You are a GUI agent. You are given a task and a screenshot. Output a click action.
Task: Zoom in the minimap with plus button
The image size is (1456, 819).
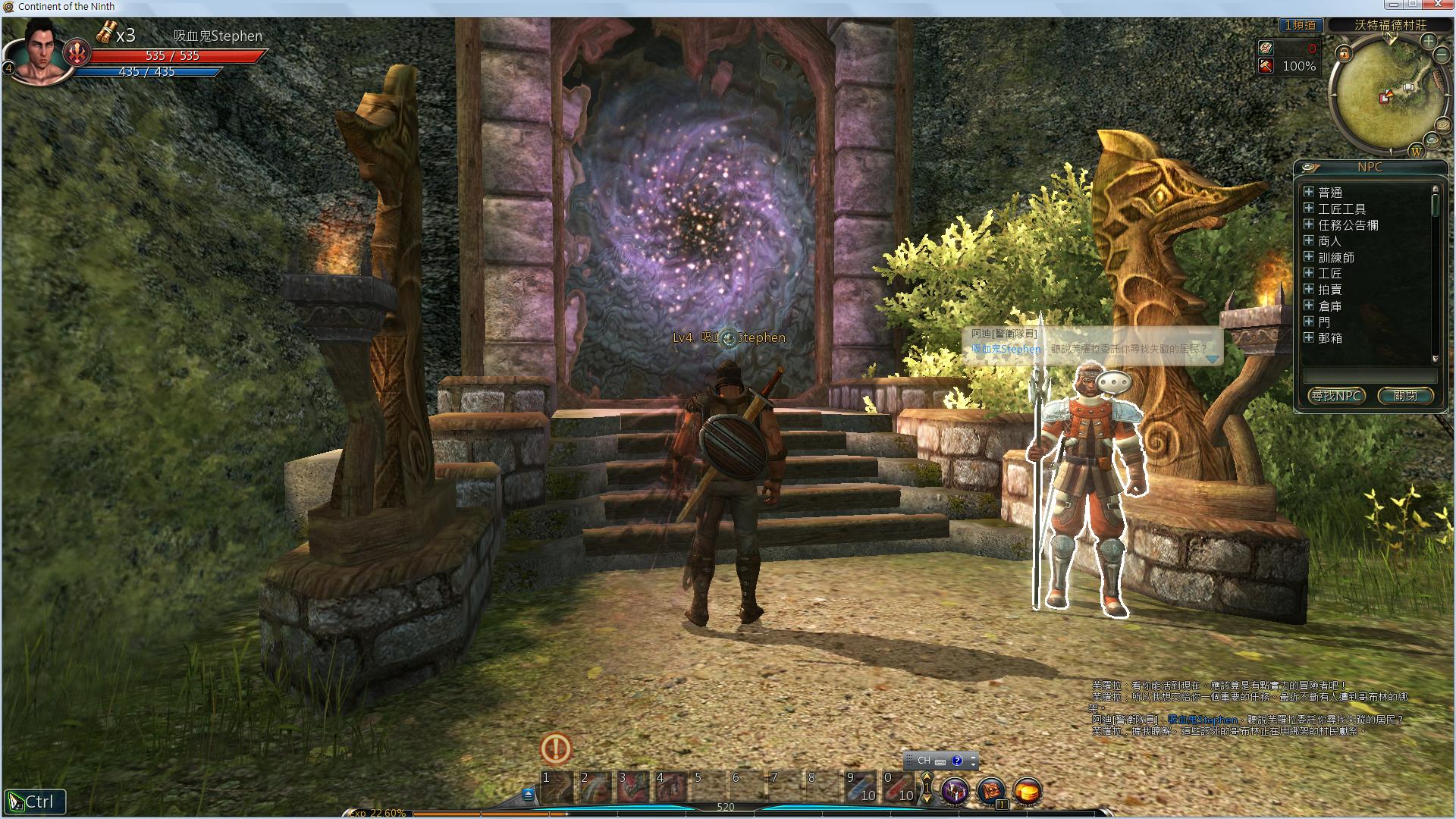1429,41
